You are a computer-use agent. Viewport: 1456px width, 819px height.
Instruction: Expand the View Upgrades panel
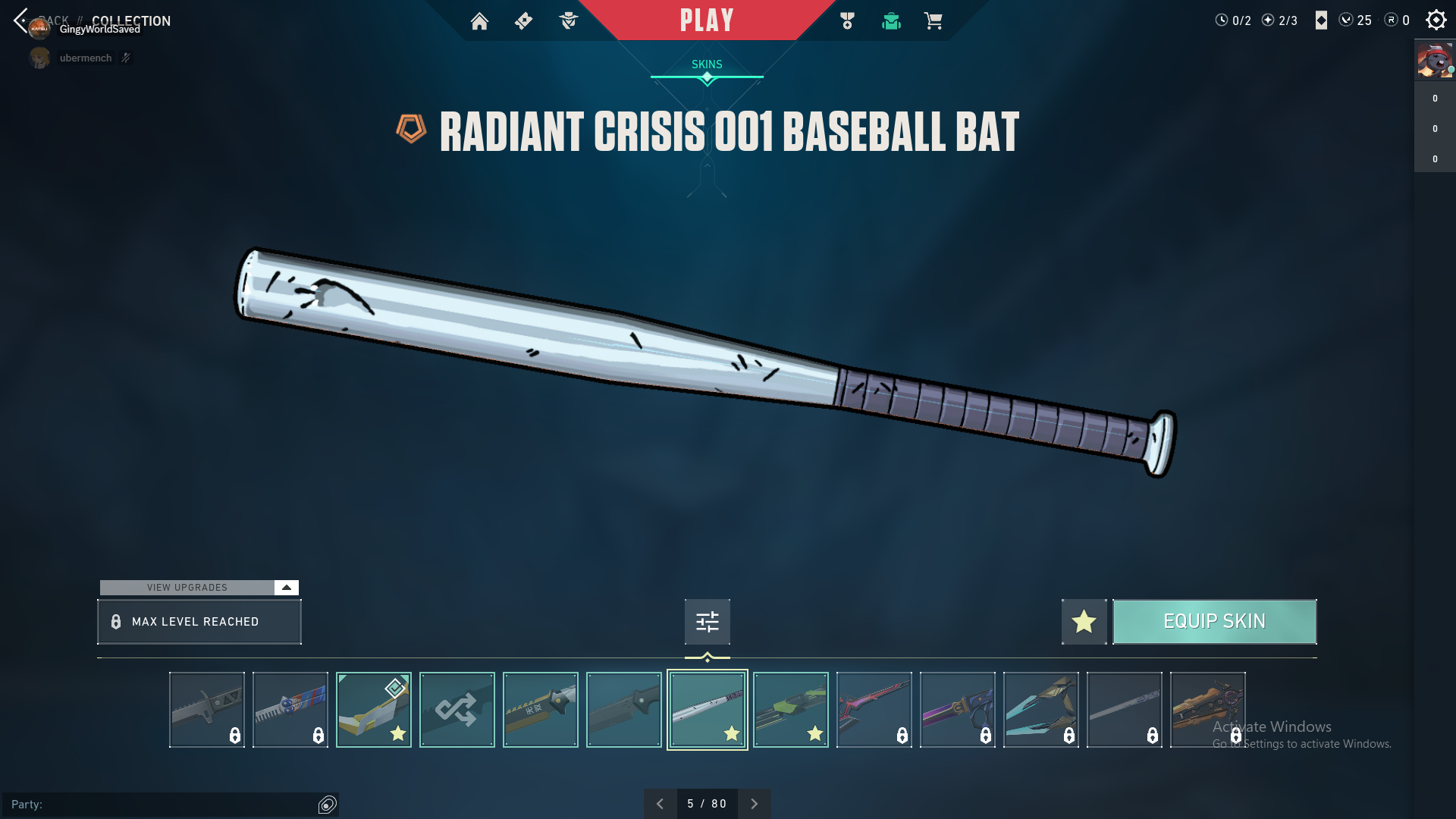coord(286,588)
